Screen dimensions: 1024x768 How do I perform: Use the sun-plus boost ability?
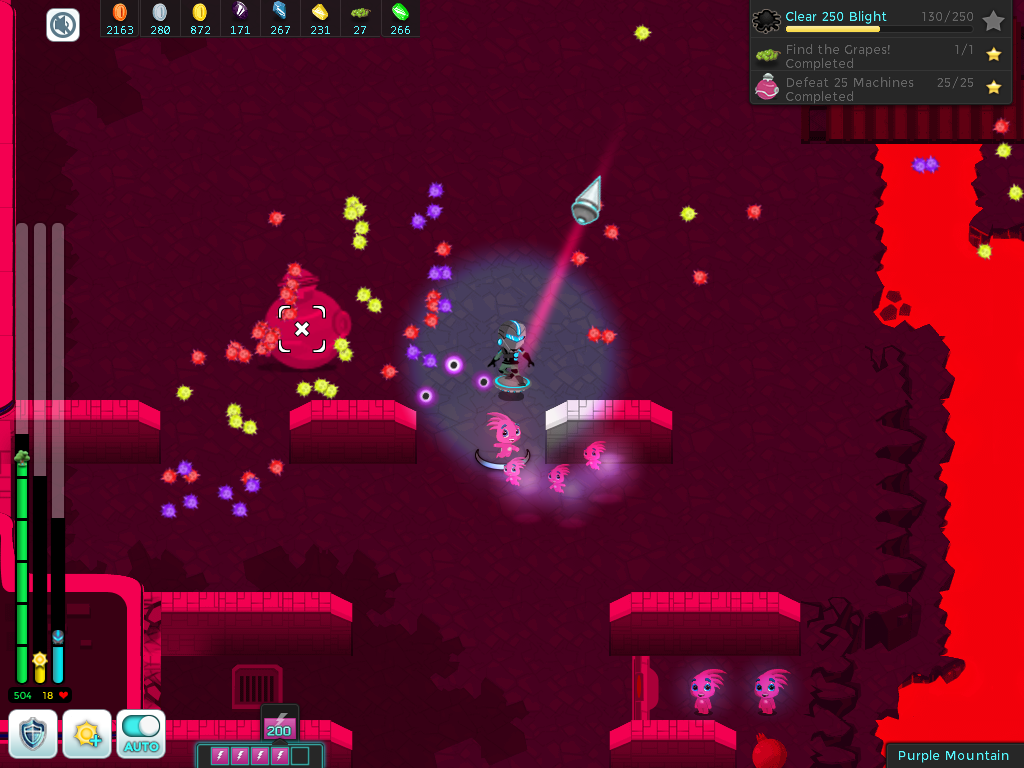pyautogui.click(x=87, y=734)
